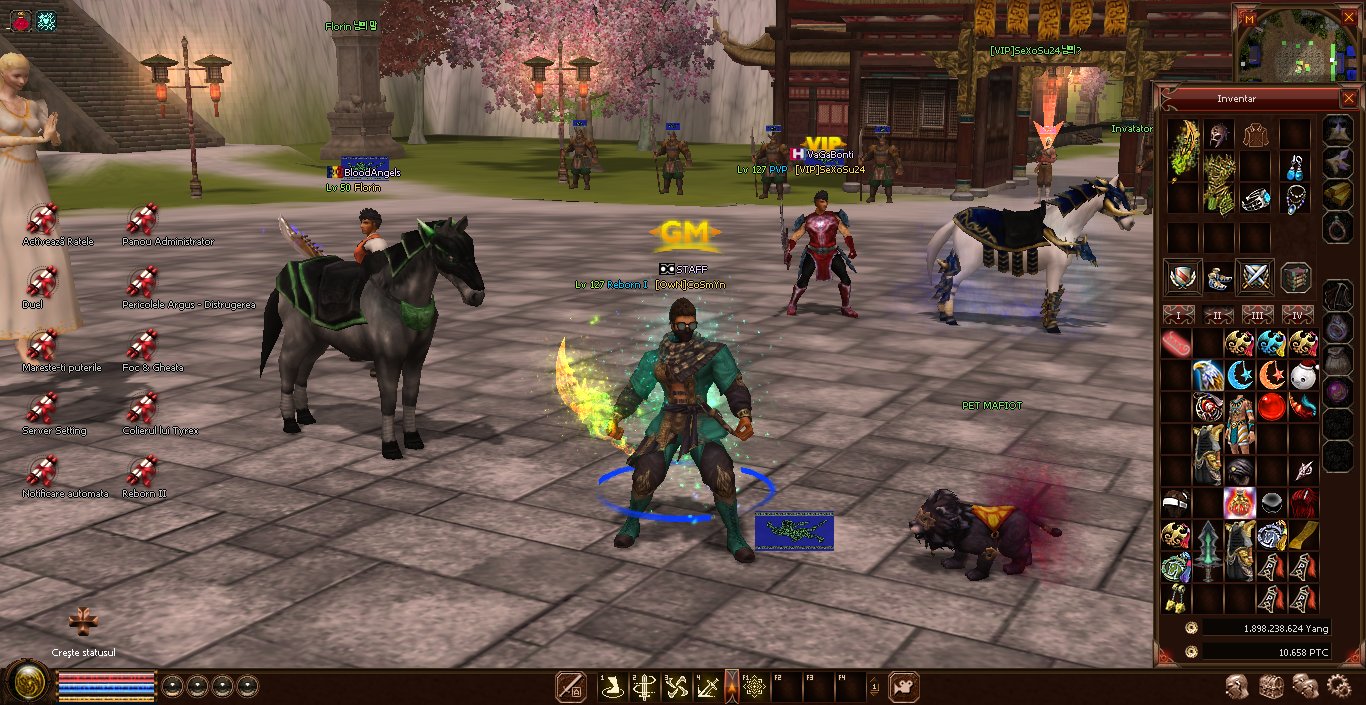Click the Crește statusul plus icon

pos(83,622)
